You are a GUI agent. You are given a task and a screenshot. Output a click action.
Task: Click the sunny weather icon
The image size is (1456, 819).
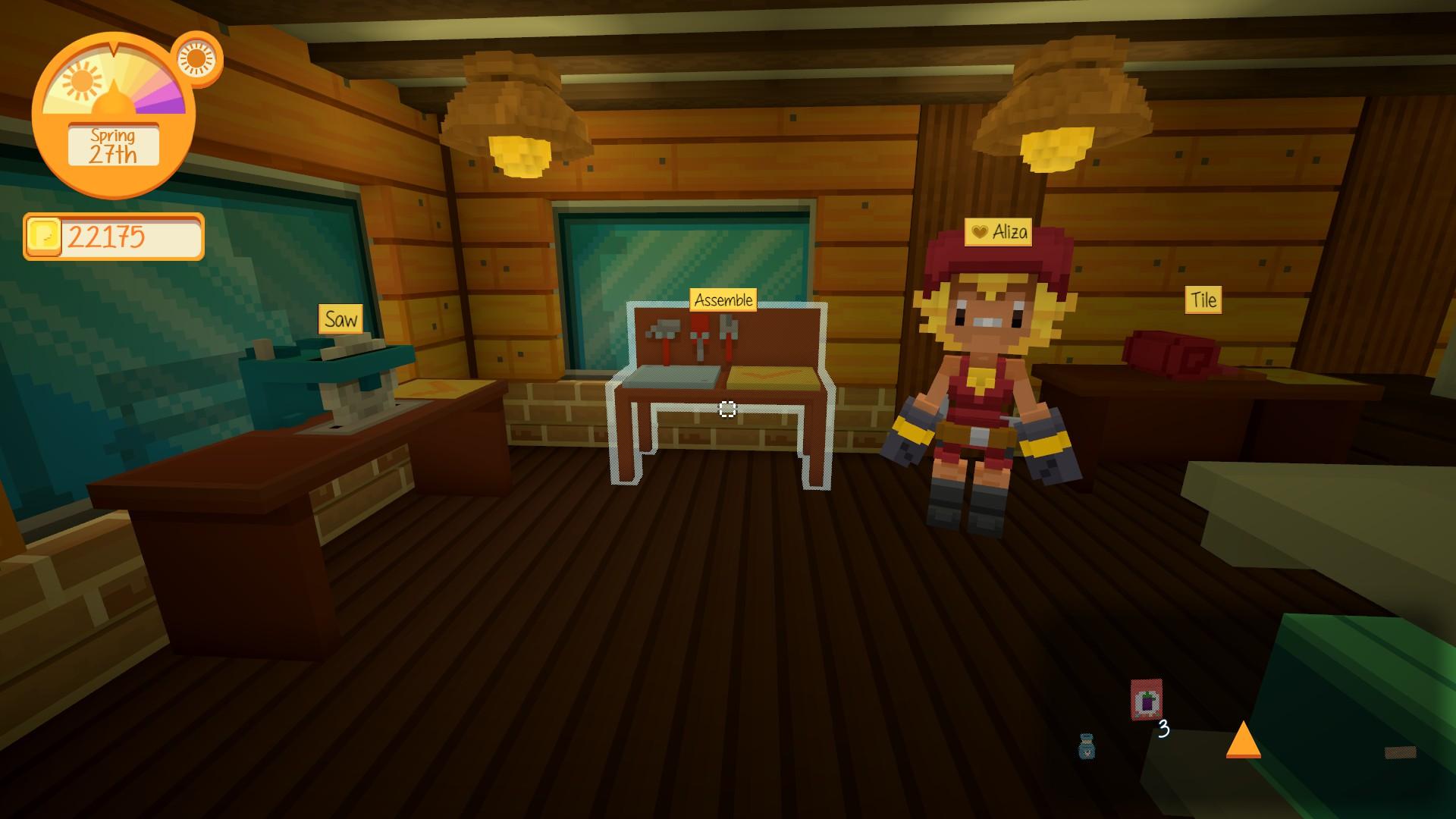[196, 58]
